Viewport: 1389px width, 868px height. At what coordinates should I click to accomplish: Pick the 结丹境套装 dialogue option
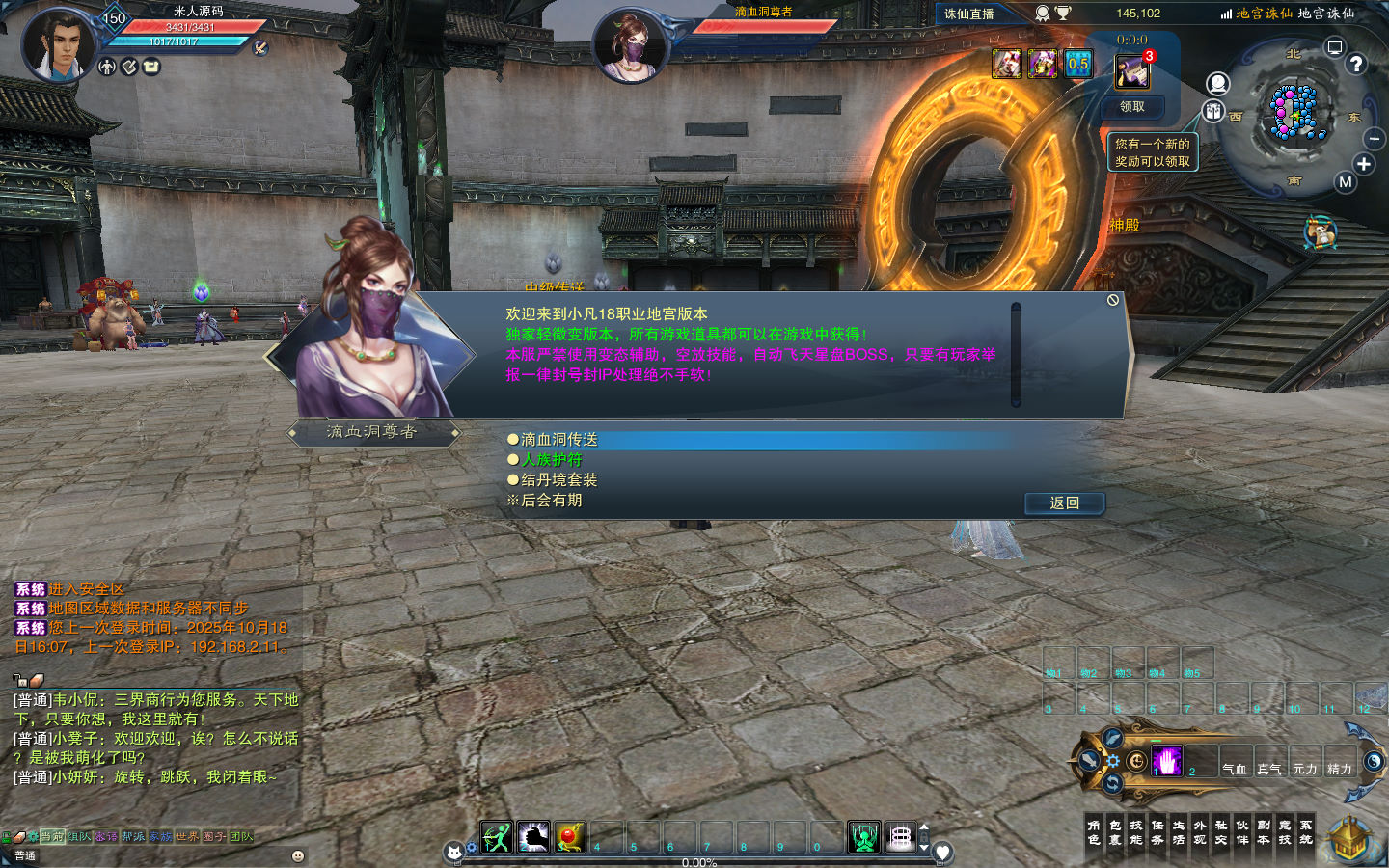tap(559, 480)
